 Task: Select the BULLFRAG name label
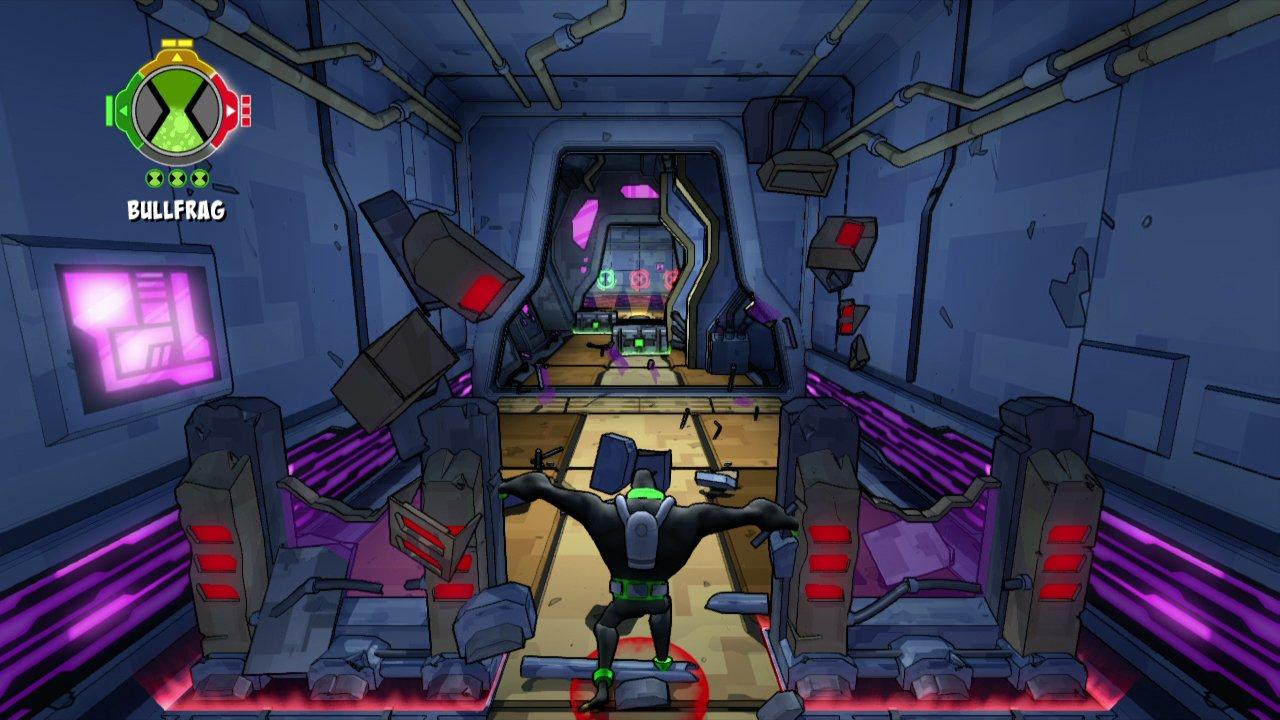(175, 210)
